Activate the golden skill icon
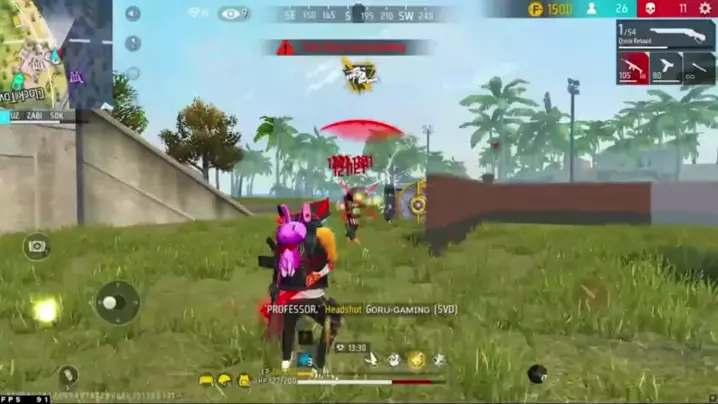Viewport: 718px width, 404px height. point(416,360)
